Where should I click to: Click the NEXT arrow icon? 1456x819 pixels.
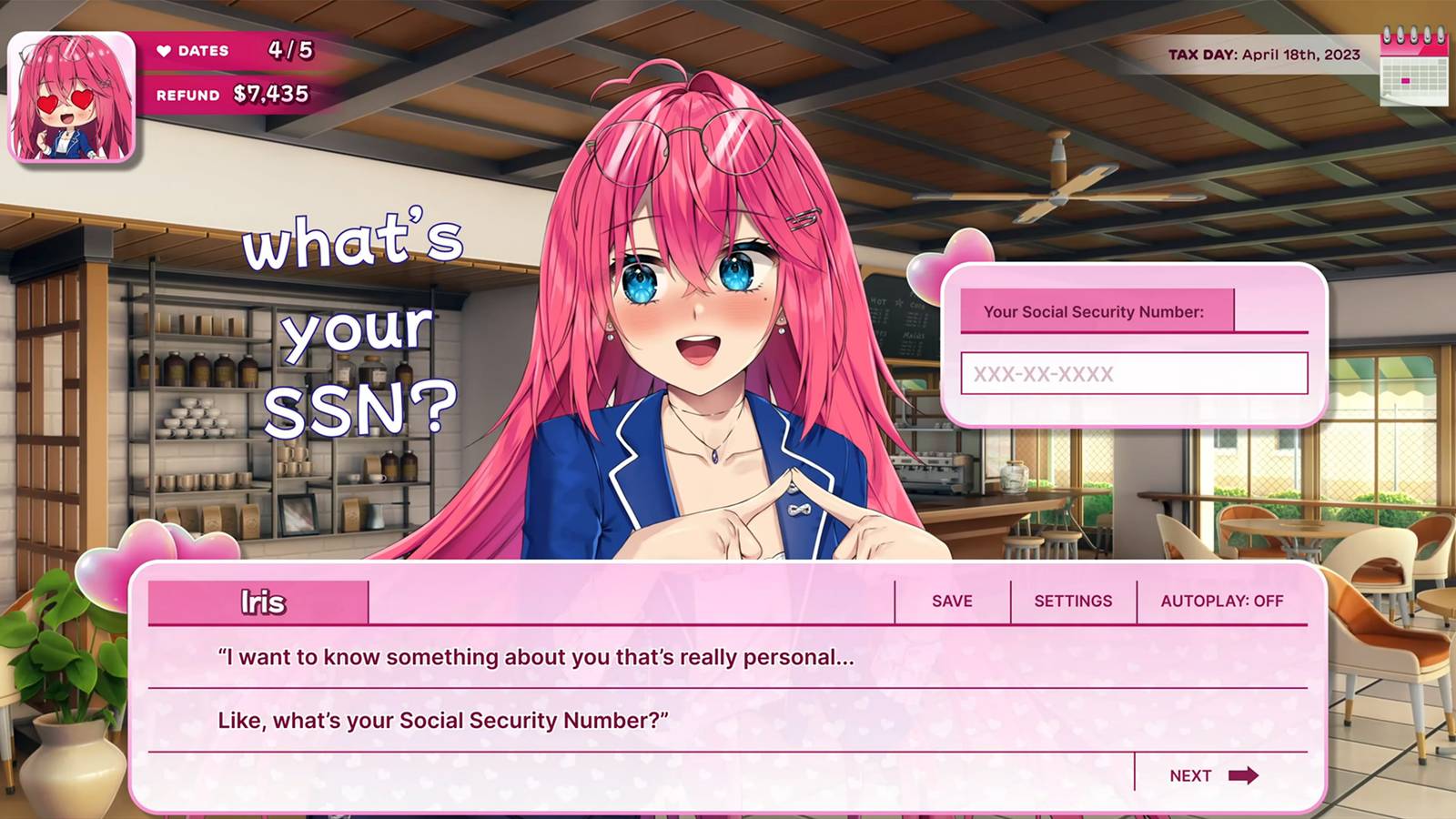pos(1244,775)
